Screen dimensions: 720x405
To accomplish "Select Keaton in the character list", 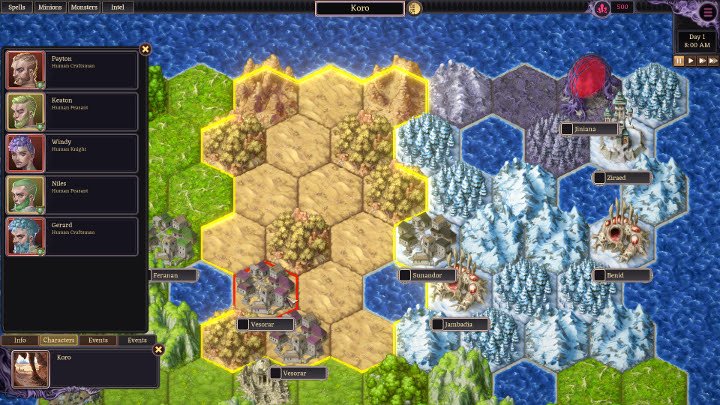I will click(71, 111).
